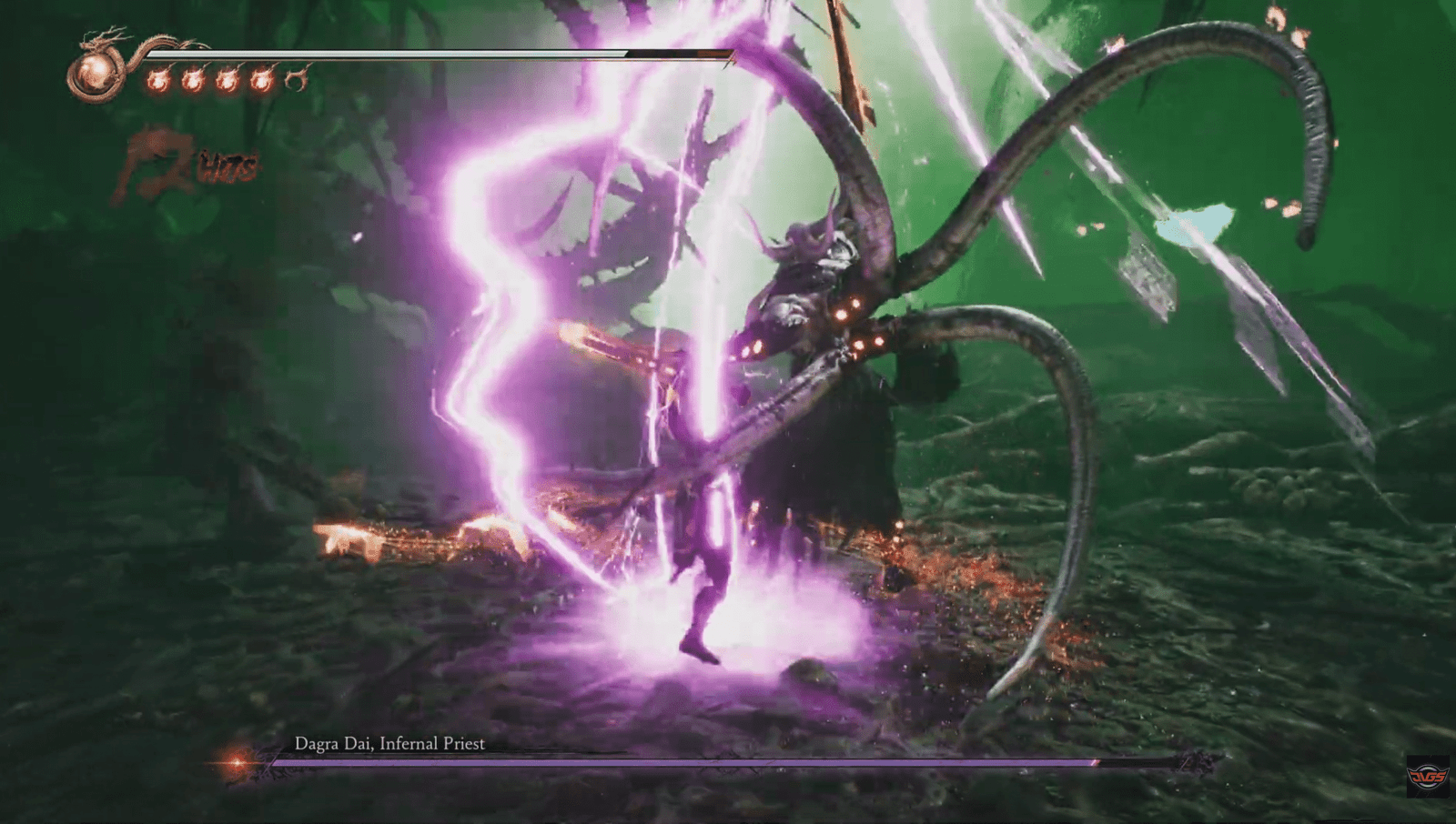The image size is (1456, 824).
Task: Click the channel watermark logo
Action: pos(1427,776)
